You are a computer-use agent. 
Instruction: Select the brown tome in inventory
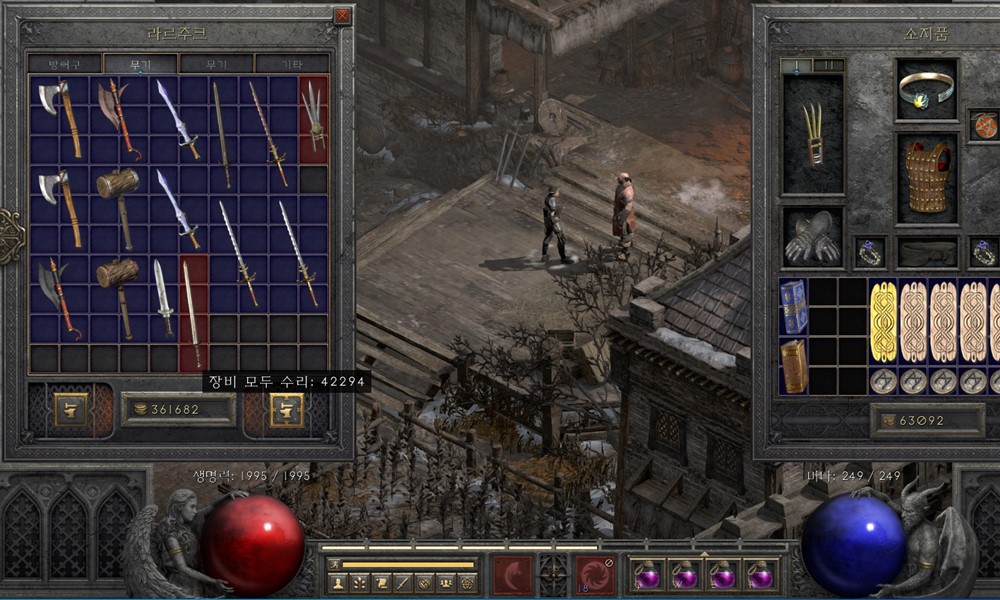794,366
